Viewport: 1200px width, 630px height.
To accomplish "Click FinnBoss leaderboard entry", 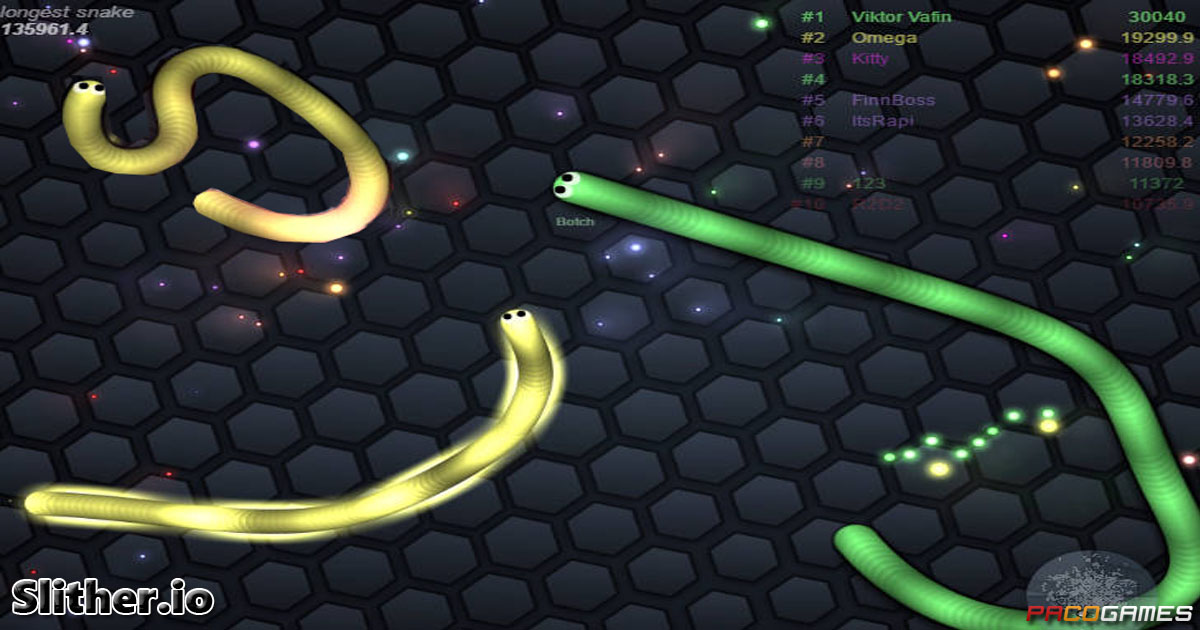I will 893,100.
